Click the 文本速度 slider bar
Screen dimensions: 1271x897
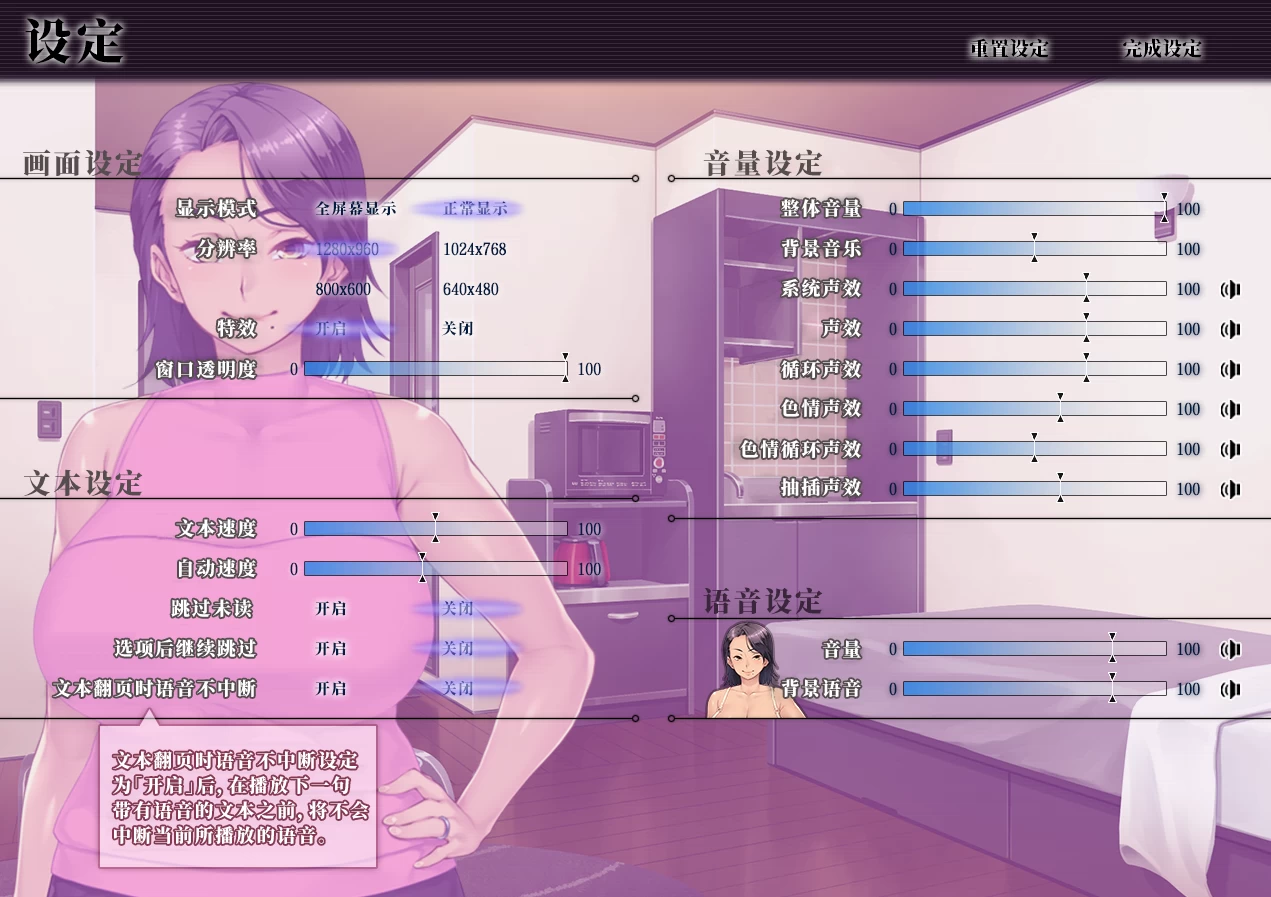(435, 529)
